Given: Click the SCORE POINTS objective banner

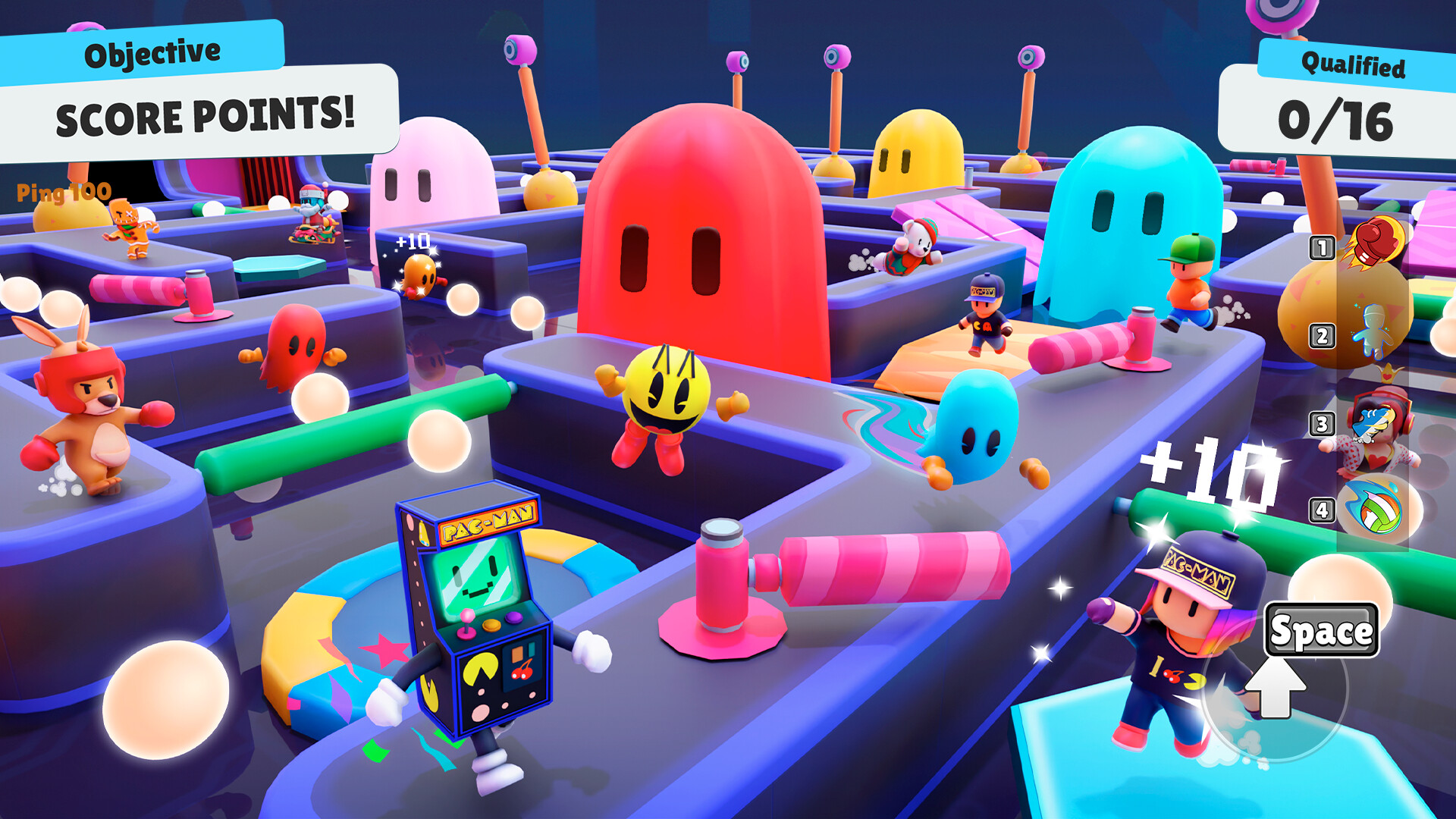Looking at the screenshot, I should pos(205,115).
